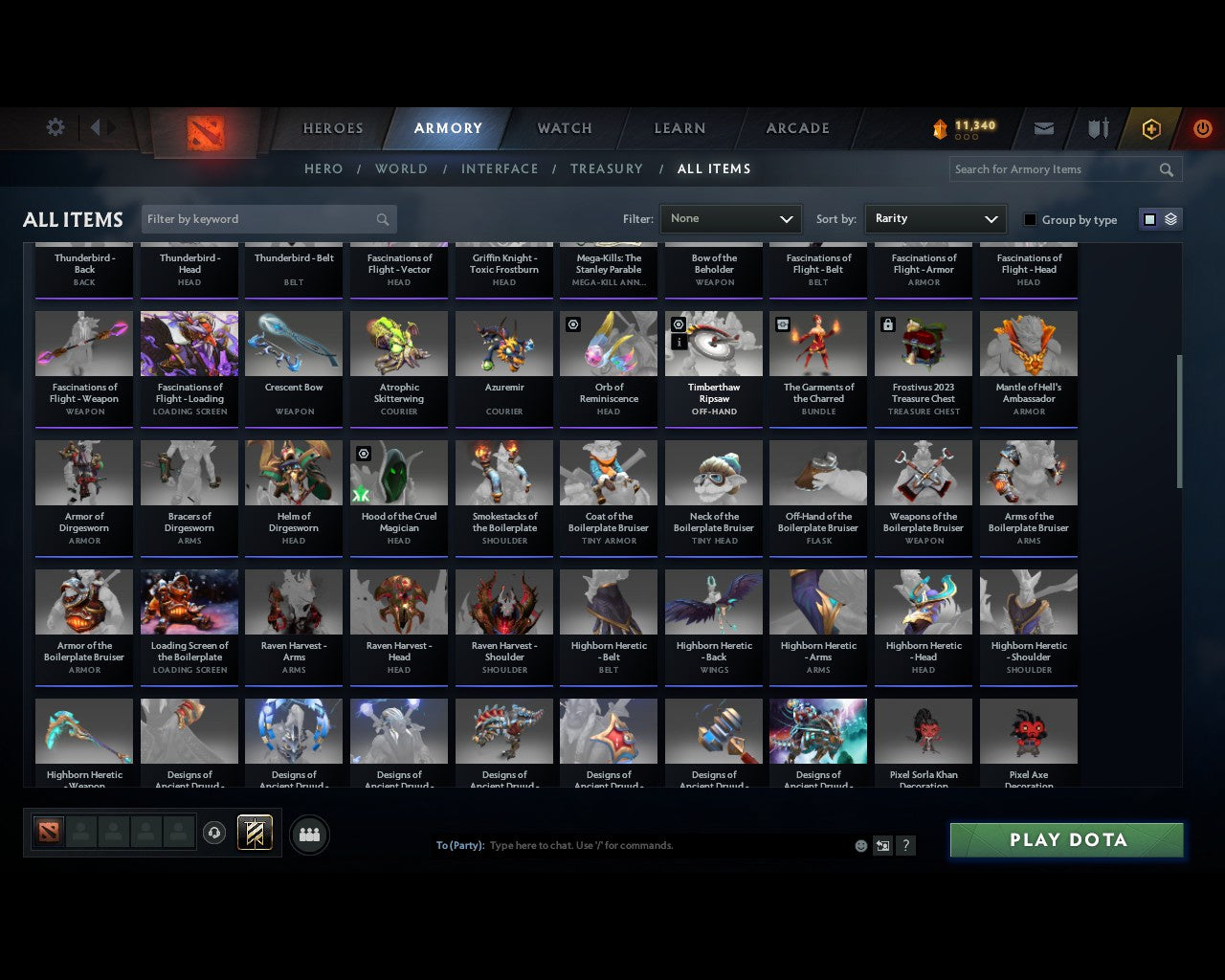Enable the Group by type checkbox
Viewport: 1225px width, 980px height.
point(1029,219)
